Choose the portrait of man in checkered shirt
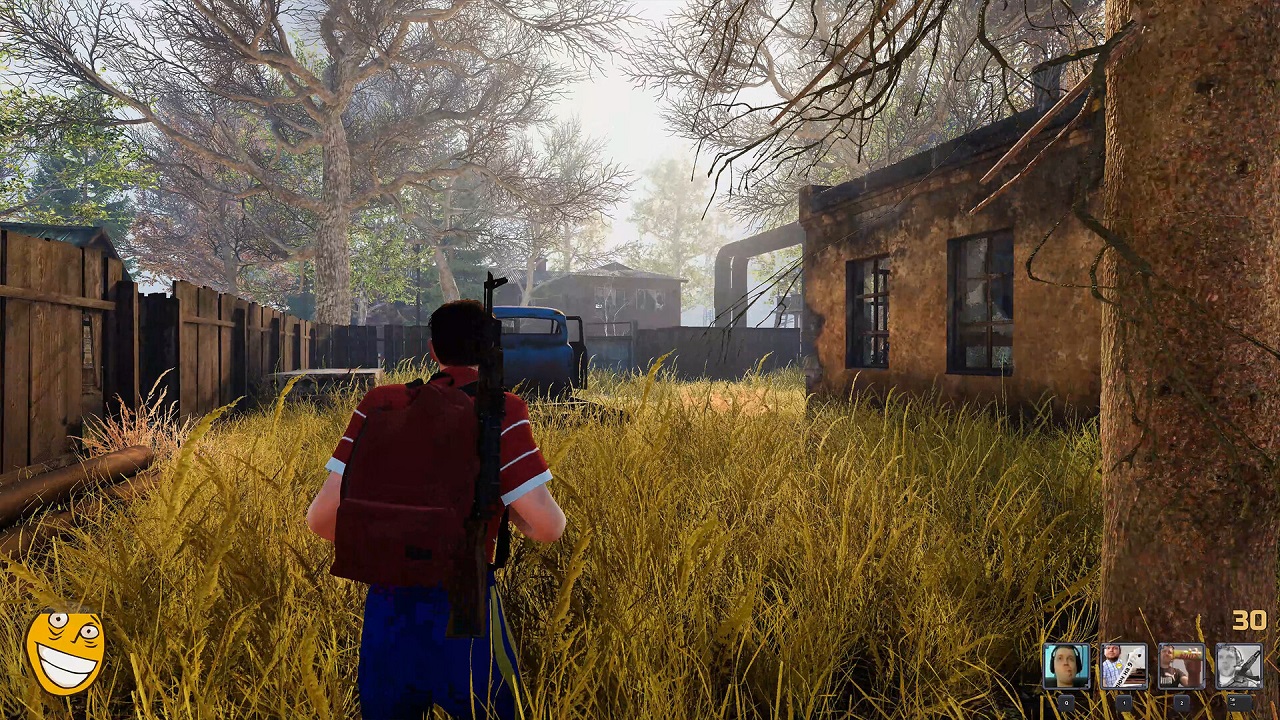Image resolution: width=1280 pixels, height=720 pixels. tap(1124, 666)
